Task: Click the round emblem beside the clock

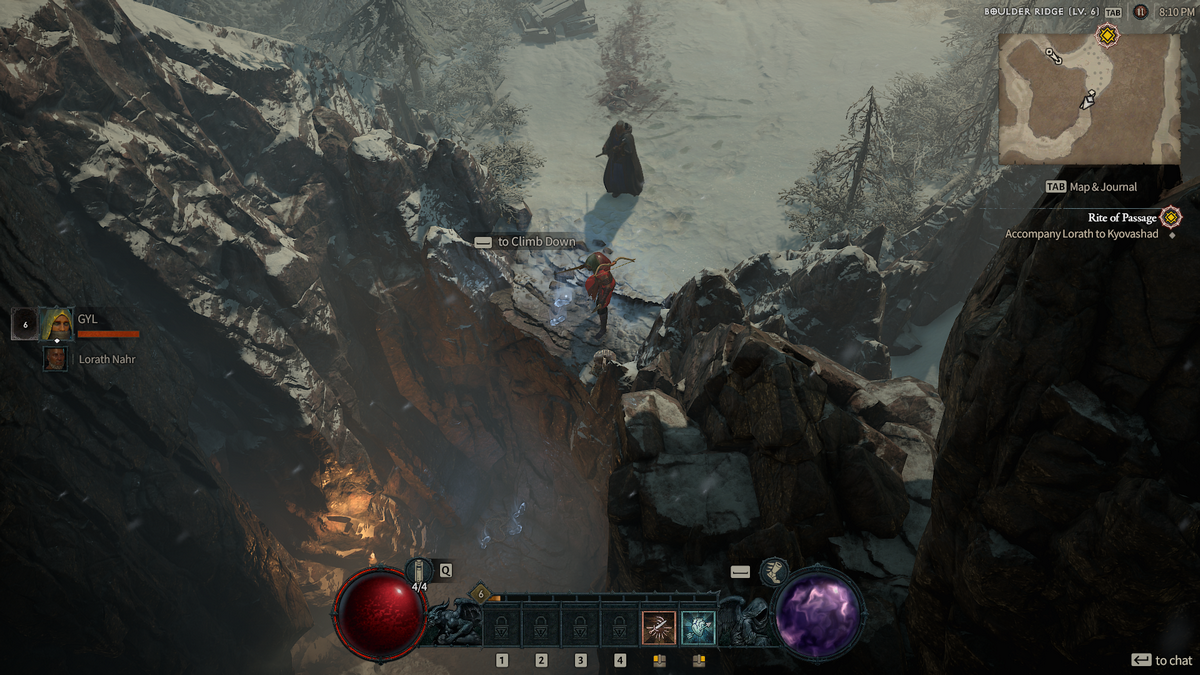Action: [x=1140, y=12]
